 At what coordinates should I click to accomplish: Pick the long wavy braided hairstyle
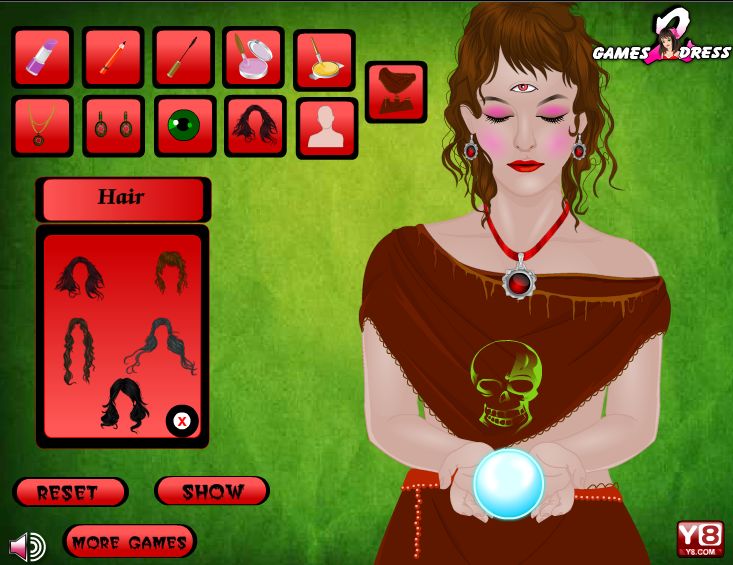tap(77, 350)
